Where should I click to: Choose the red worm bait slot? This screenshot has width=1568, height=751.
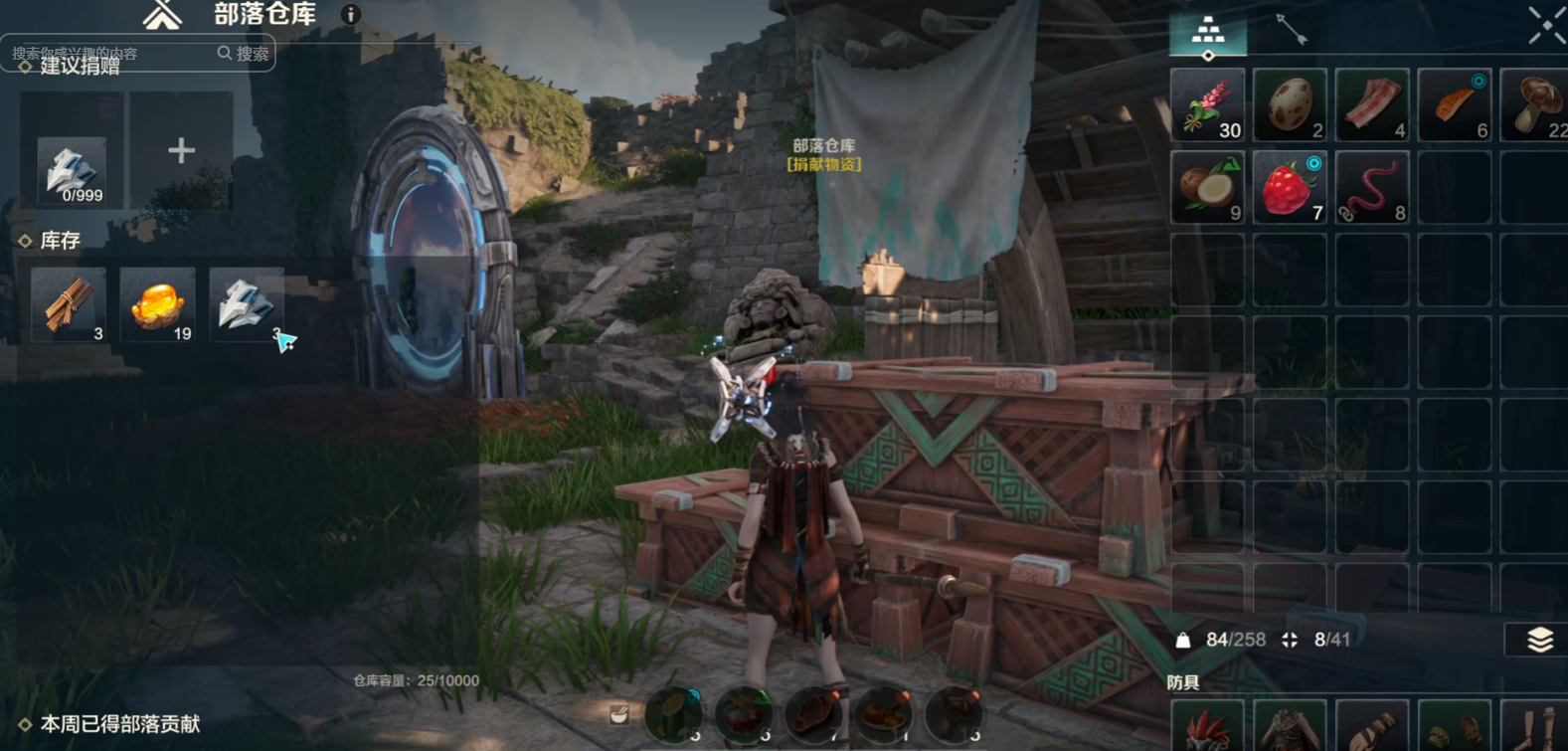(x=1372, y=187)
